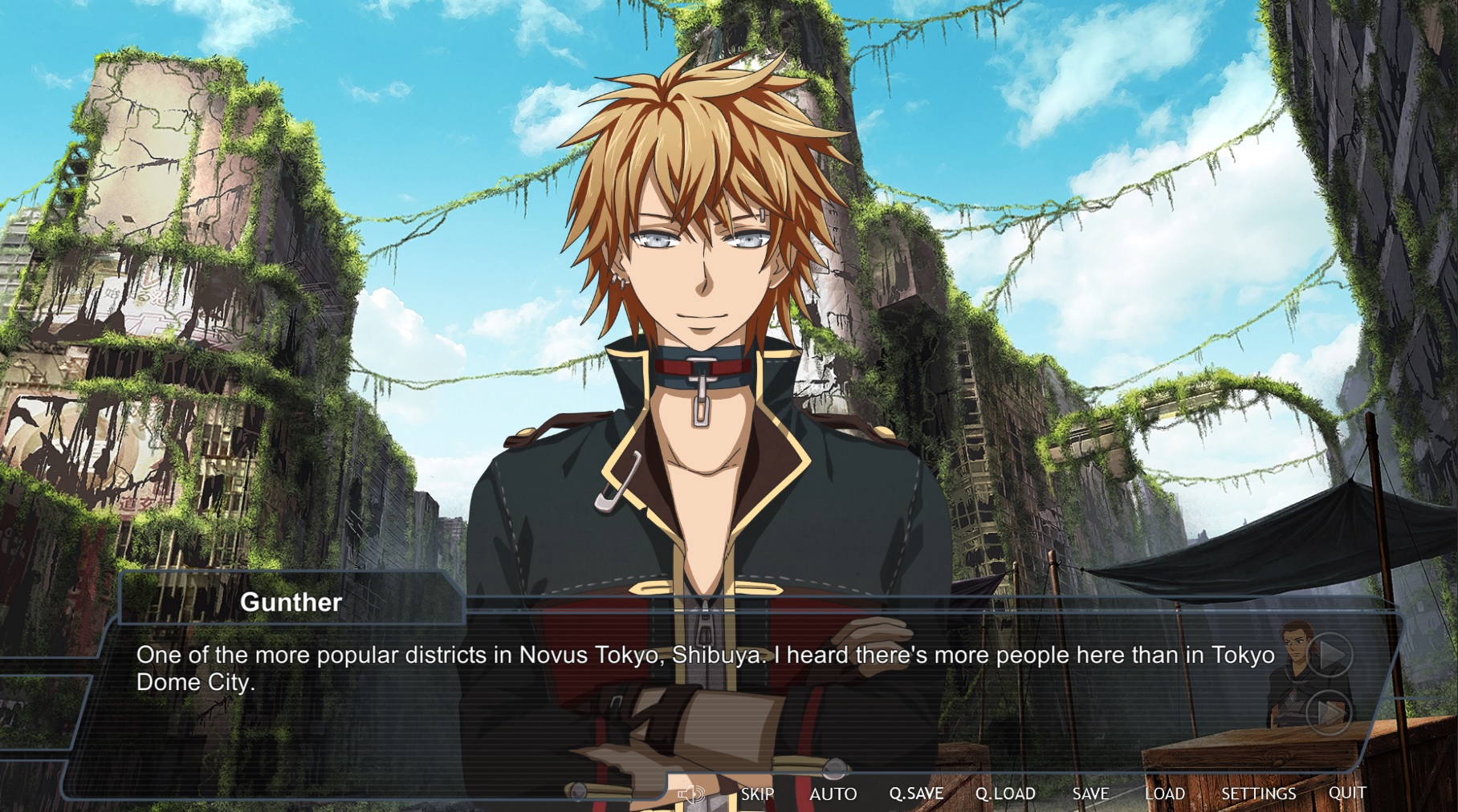Mute game audio via the speaker icon
The width and height of the screenshot is (1458, 812).
(693, 794)
